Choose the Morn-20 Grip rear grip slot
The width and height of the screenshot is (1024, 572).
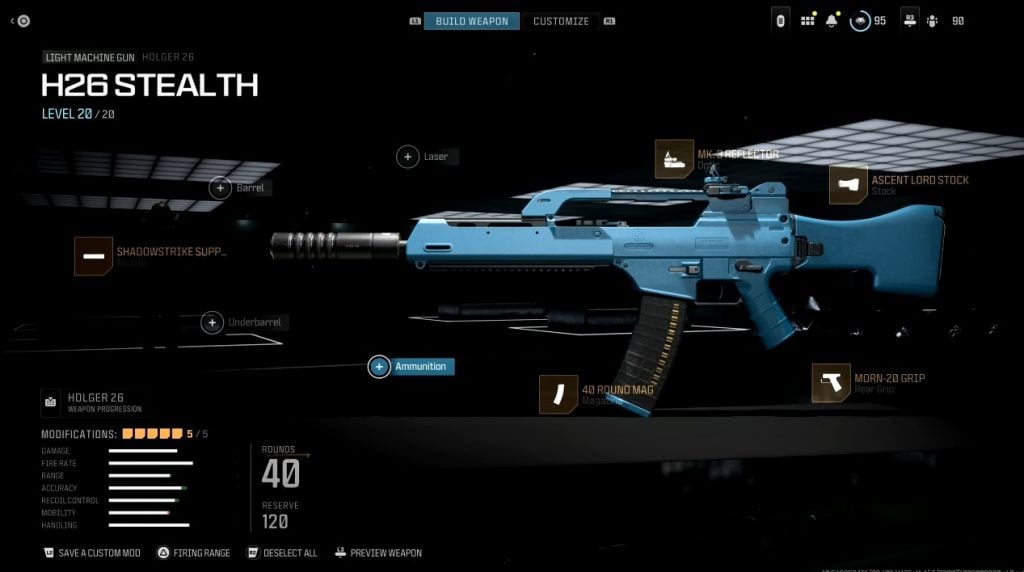(831, 383)
